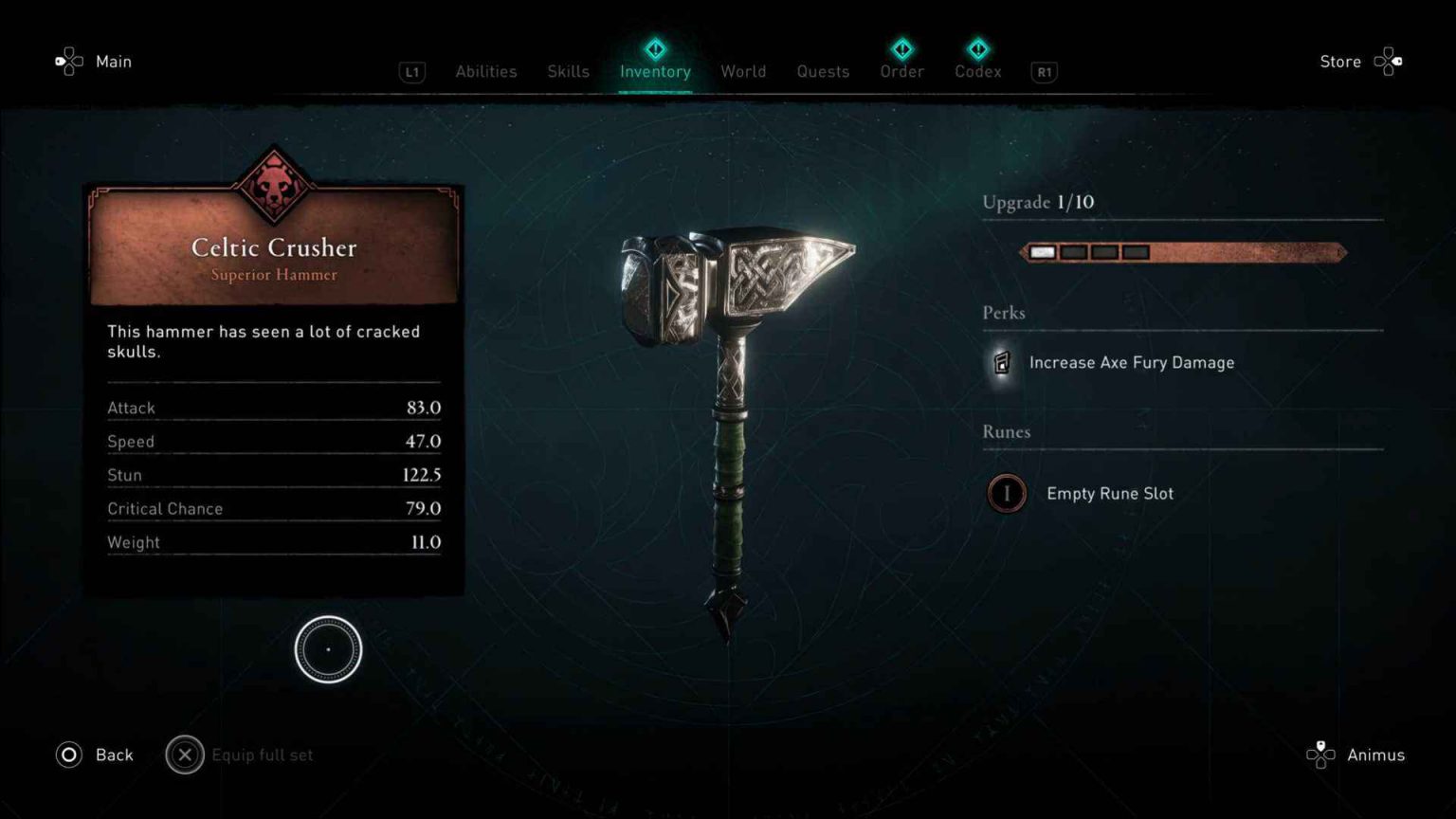Click the Main menu label
Viewport: 1456px width, 819px height.
[x=114, y=61]
